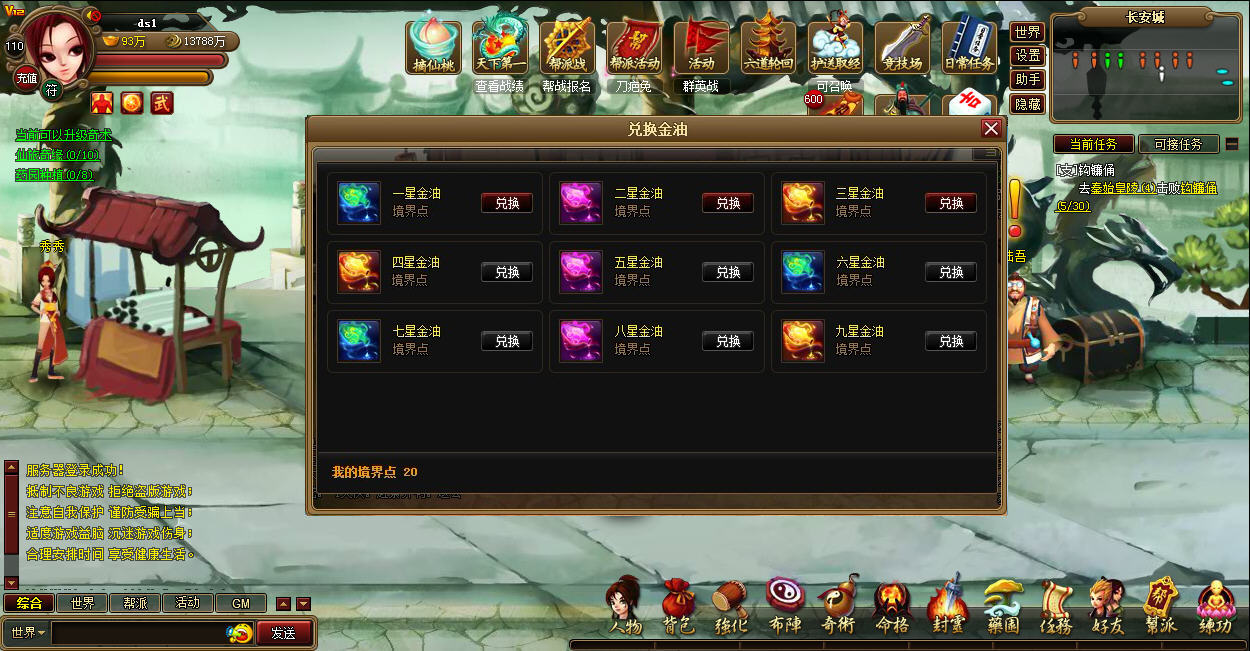Open the 背包 bag

click(678, 608)
